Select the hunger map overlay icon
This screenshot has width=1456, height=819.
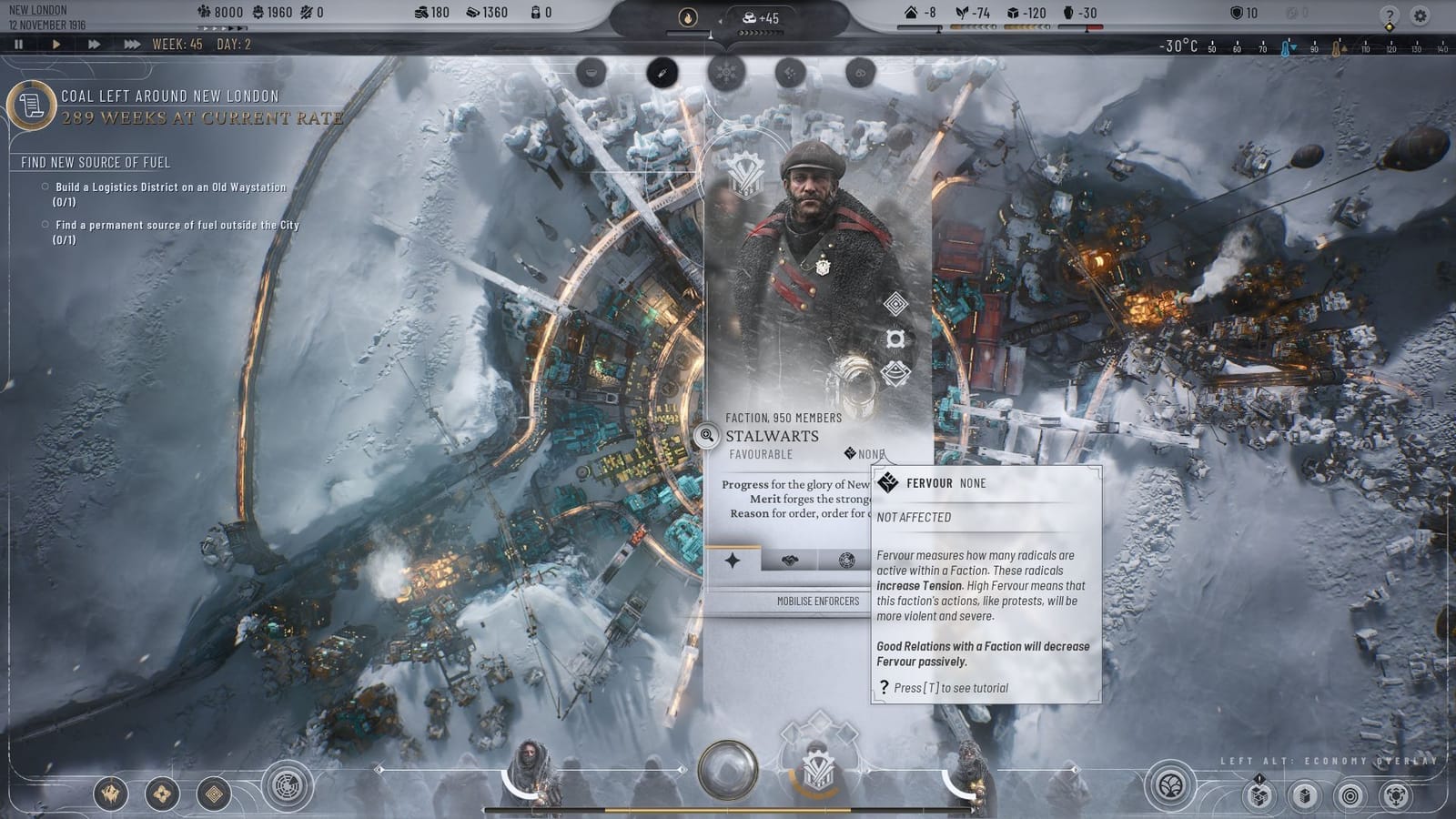[x=592, y=73]
